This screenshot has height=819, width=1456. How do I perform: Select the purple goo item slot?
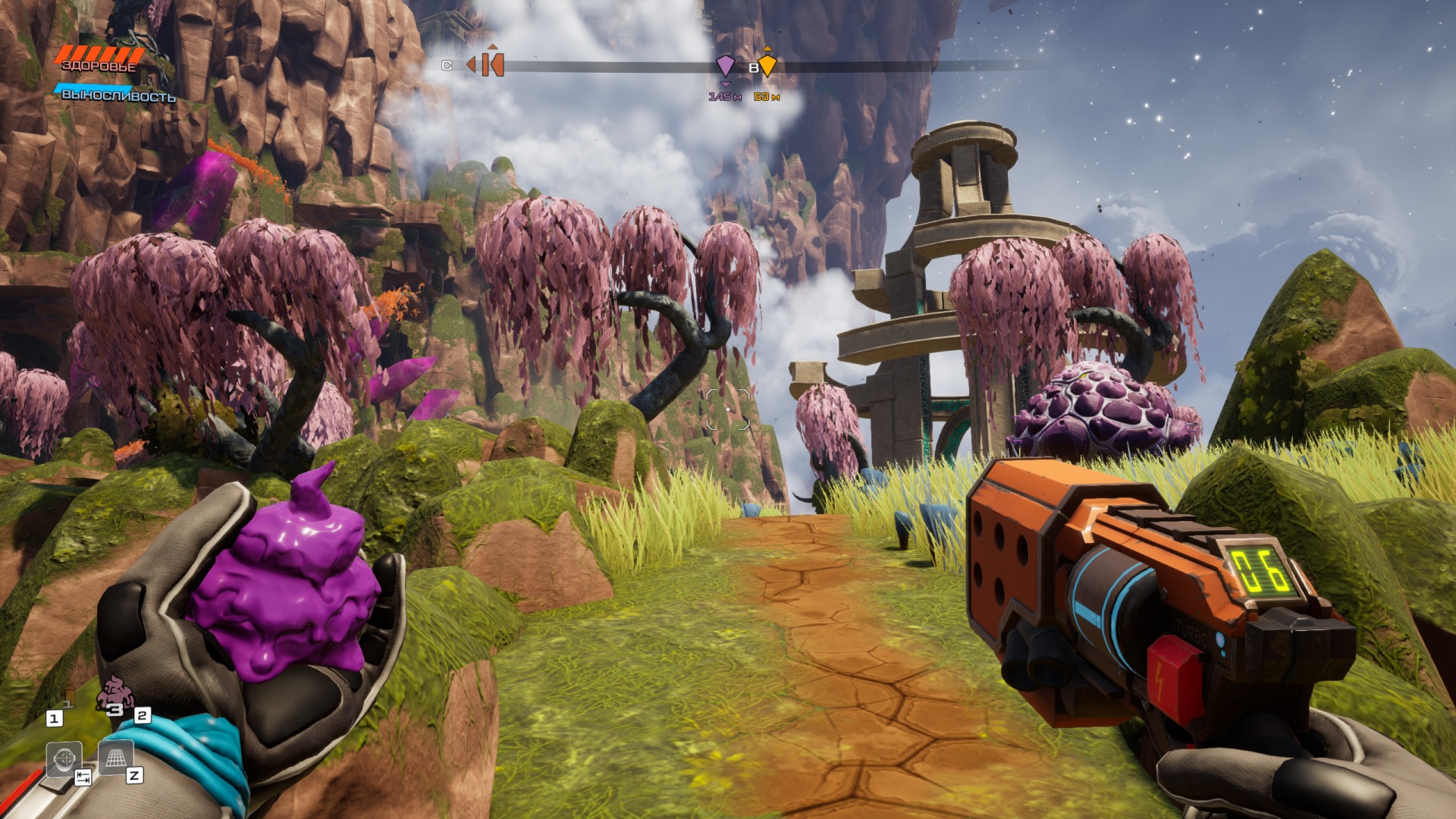pyautogui.click(x=115, y=694)
